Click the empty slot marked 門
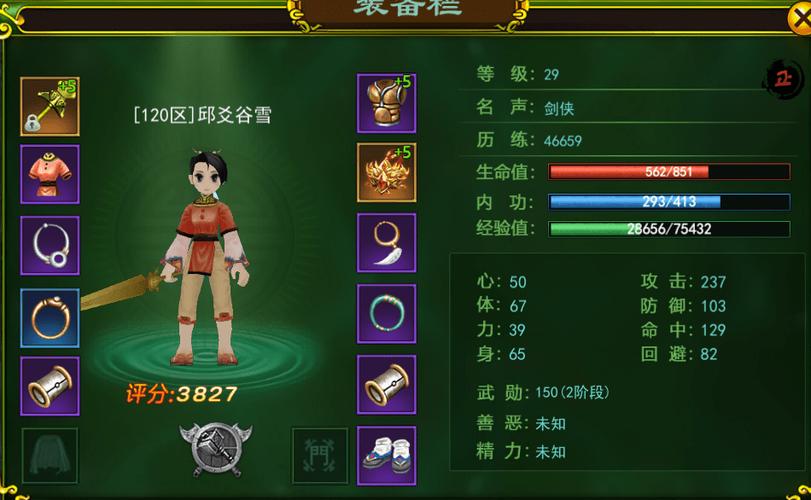The width and height of the screenshot is (811, 500). point(320,456)
